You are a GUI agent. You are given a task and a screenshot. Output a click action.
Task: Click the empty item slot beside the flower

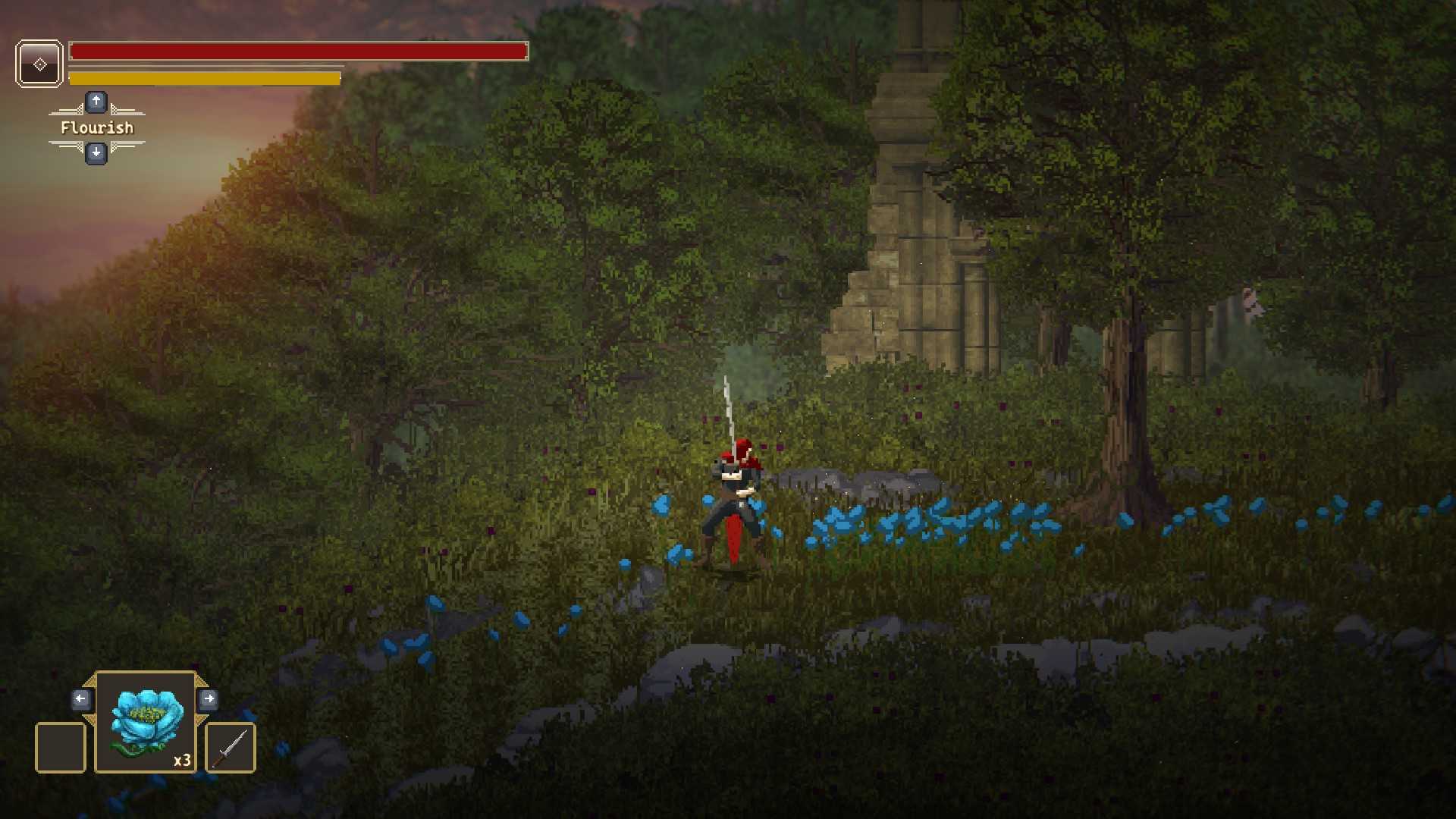(x=61, y=748)
